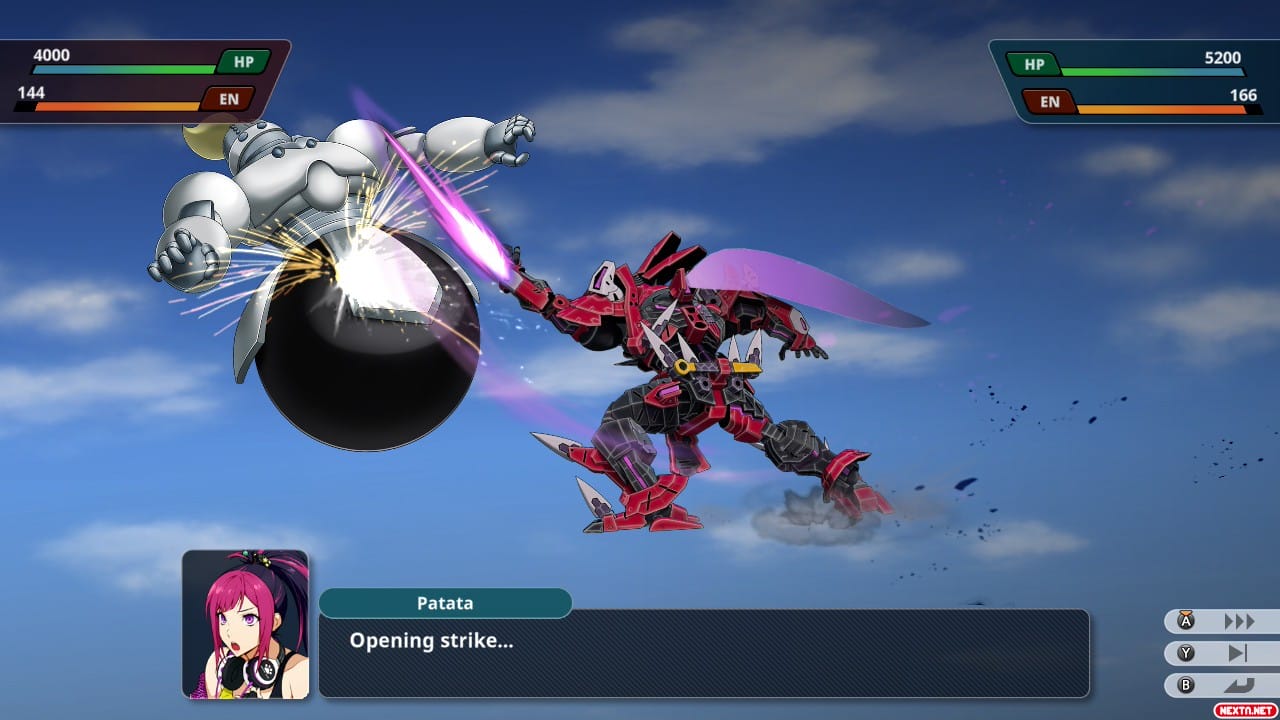Advance Patata's "Opening strike..." dialogue box

pos(703,653)
